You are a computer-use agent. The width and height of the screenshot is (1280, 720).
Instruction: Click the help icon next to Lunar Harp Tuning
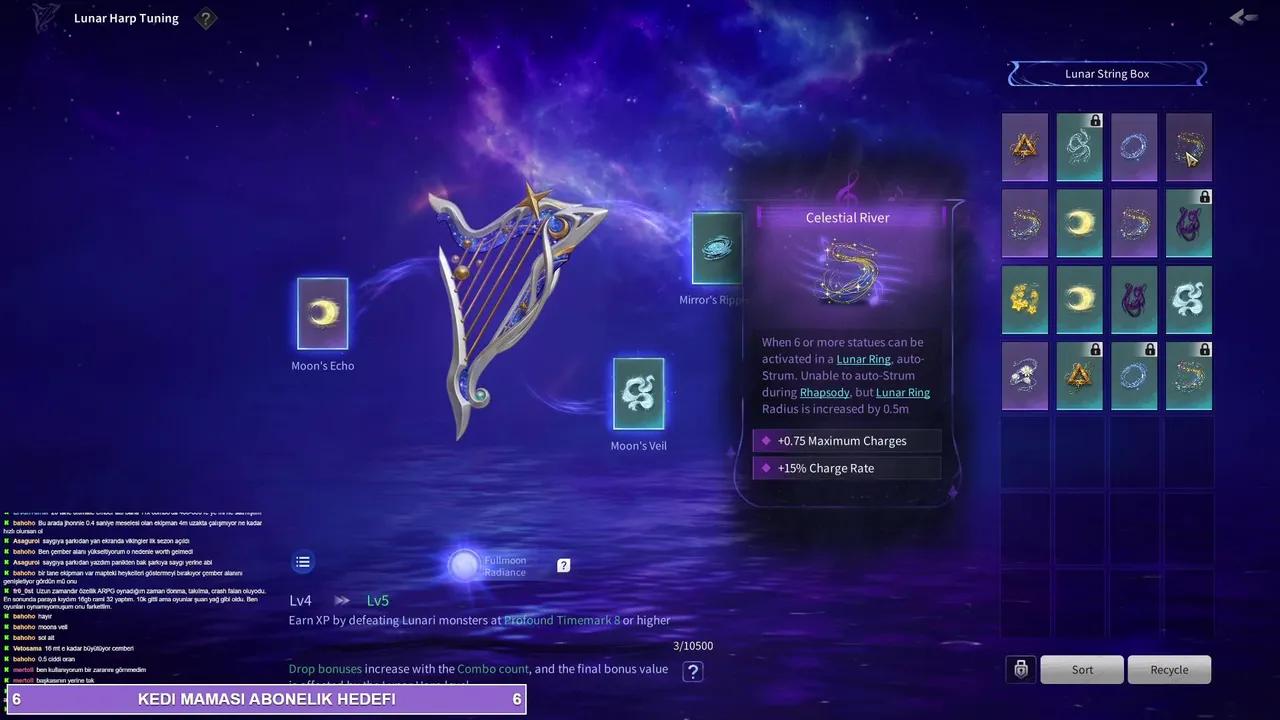coord(206,18)
